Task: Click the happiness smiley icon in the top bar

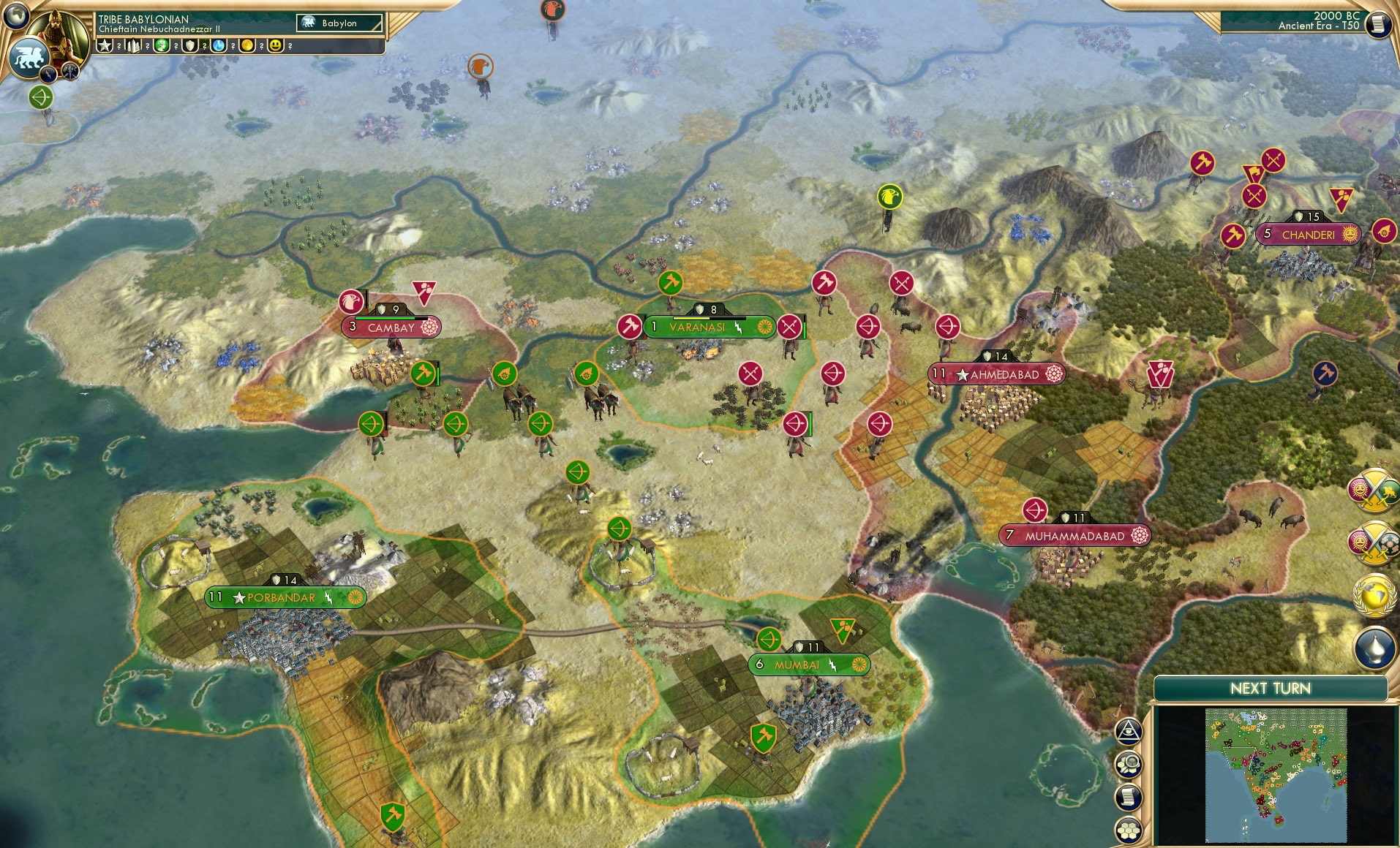Action: click(x=276, y=46)
